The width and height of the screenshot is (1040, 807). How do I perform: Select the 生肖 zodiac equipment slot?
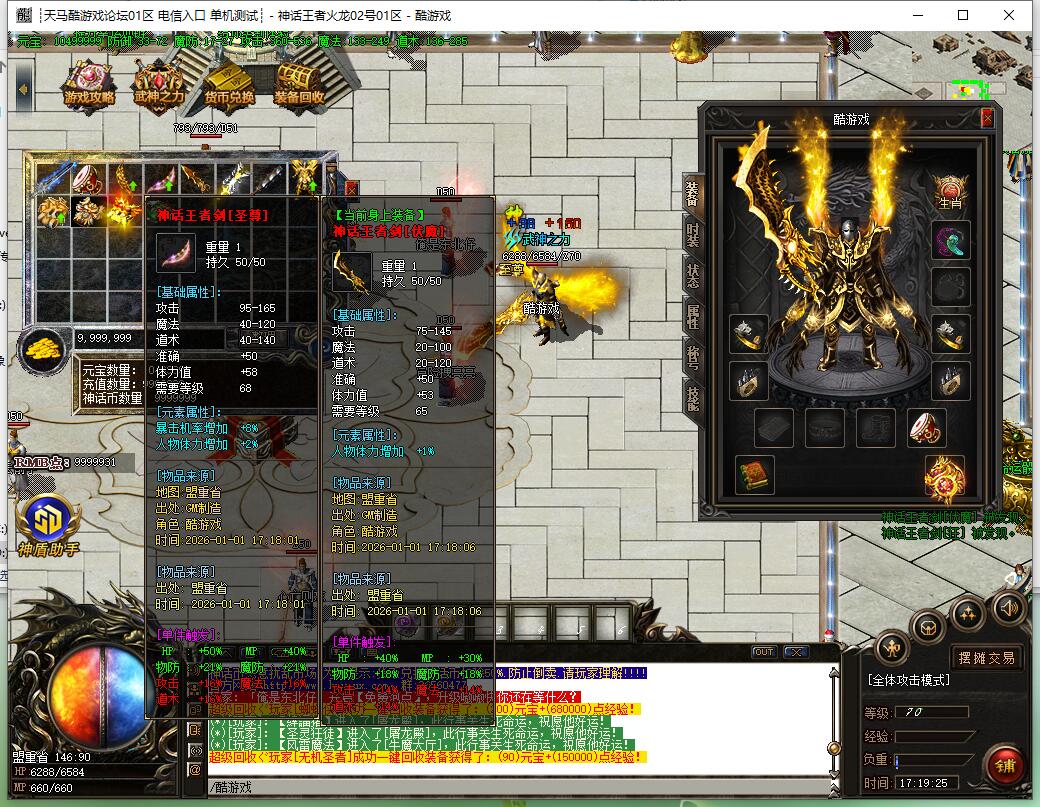[x=951, y=190]
